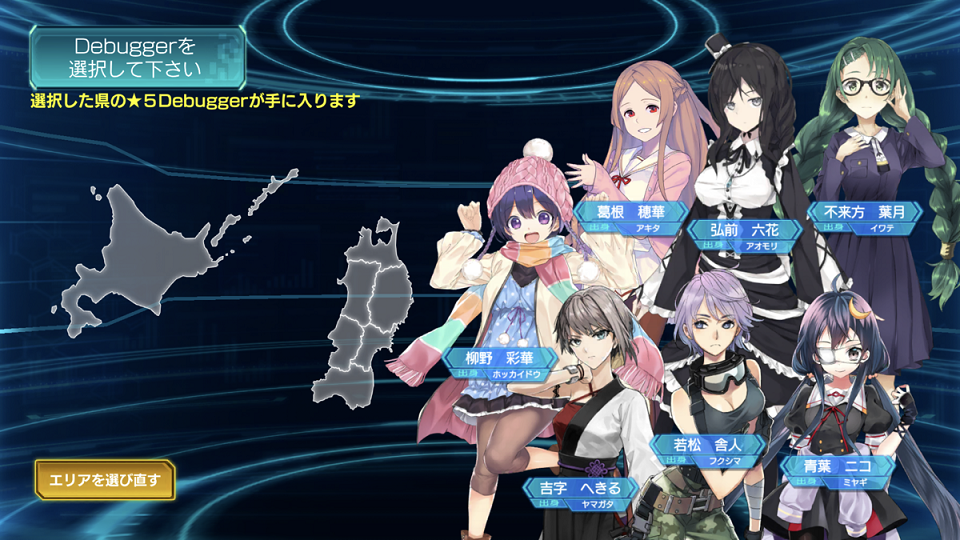Click the エリアを選び直す button
Screen dimensions: 960x540
pos(104,480)
